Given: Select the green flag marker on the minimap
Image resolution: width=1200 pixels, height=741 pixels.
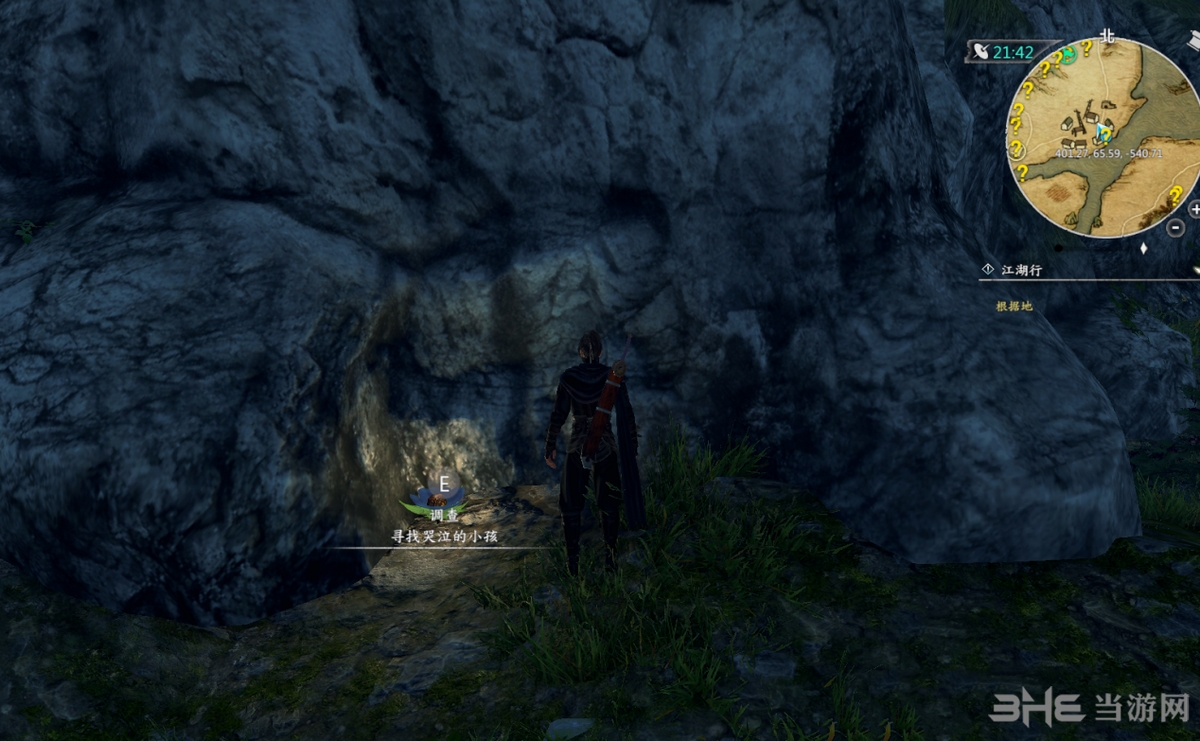Looking at the screenshot, I should [1068, 53].
